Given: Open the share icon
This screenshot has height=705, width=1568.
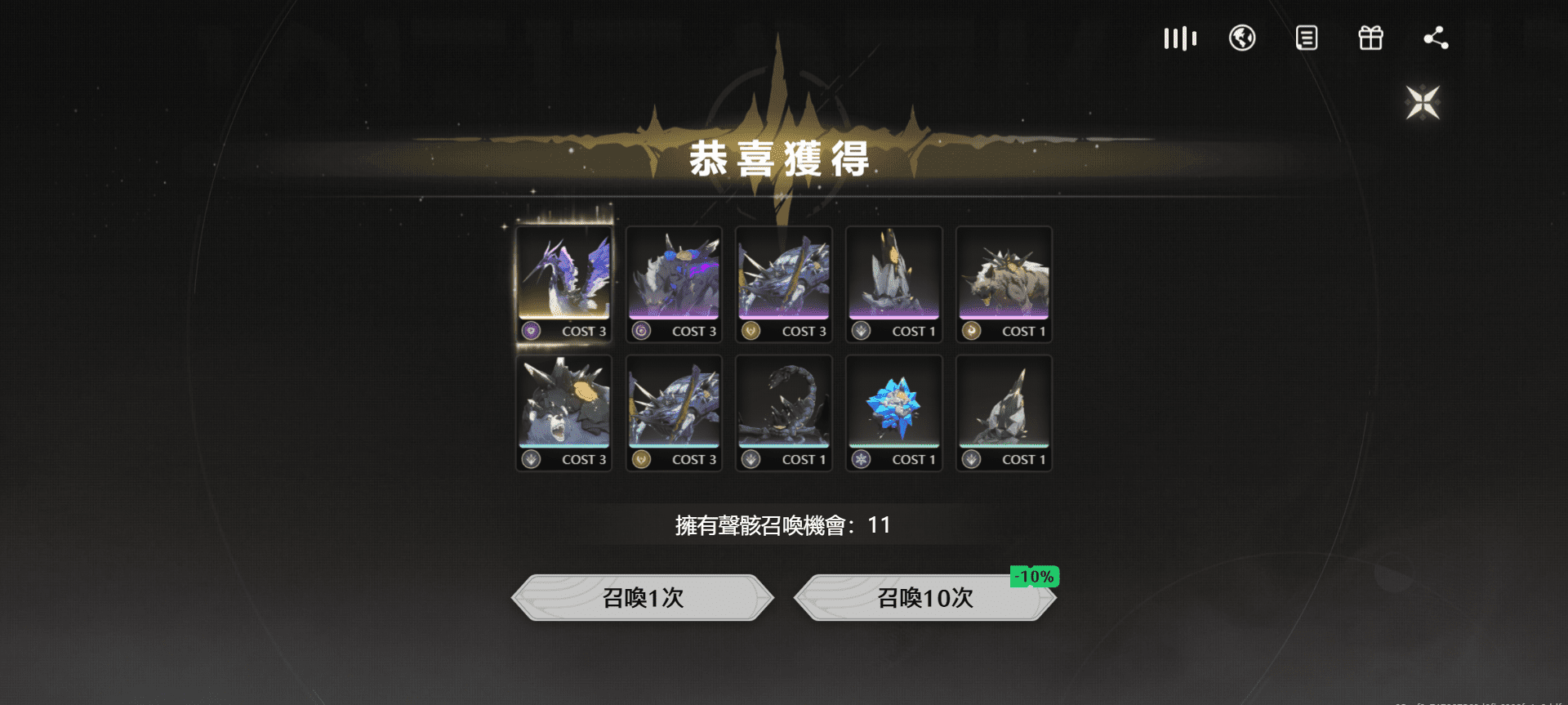Looking at the screenshot, I should [x=1435, y=38].
